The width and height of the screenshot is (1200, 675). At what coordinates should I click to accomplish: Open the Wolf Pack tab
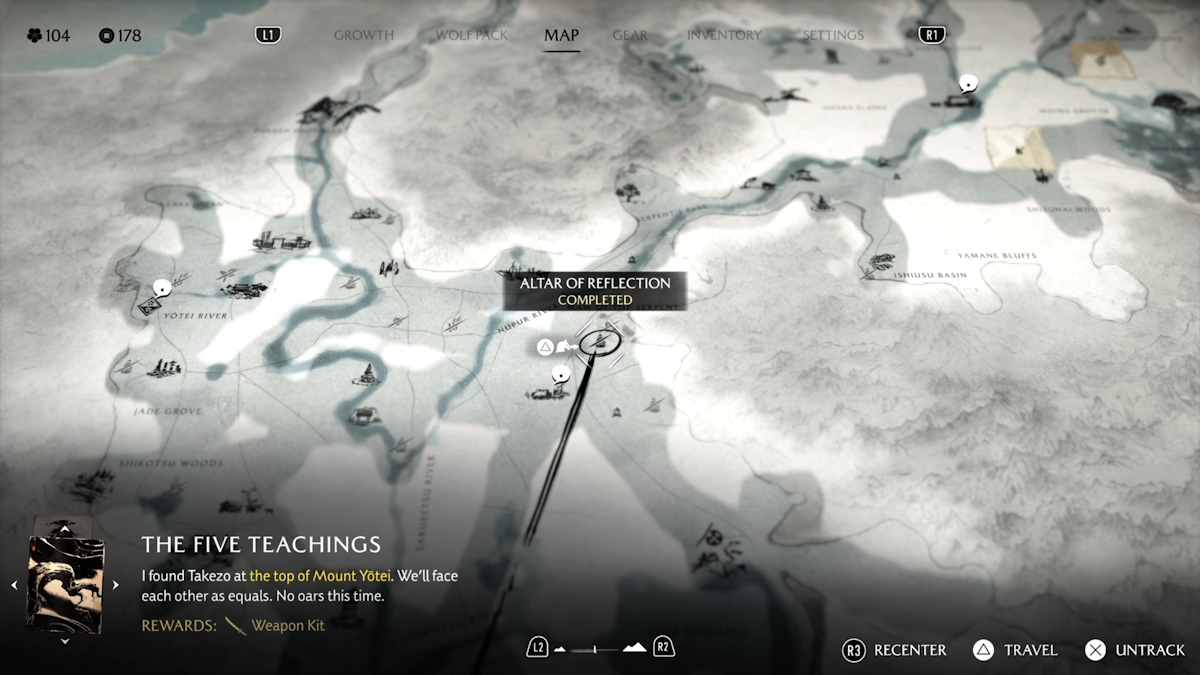click(471, 35)
